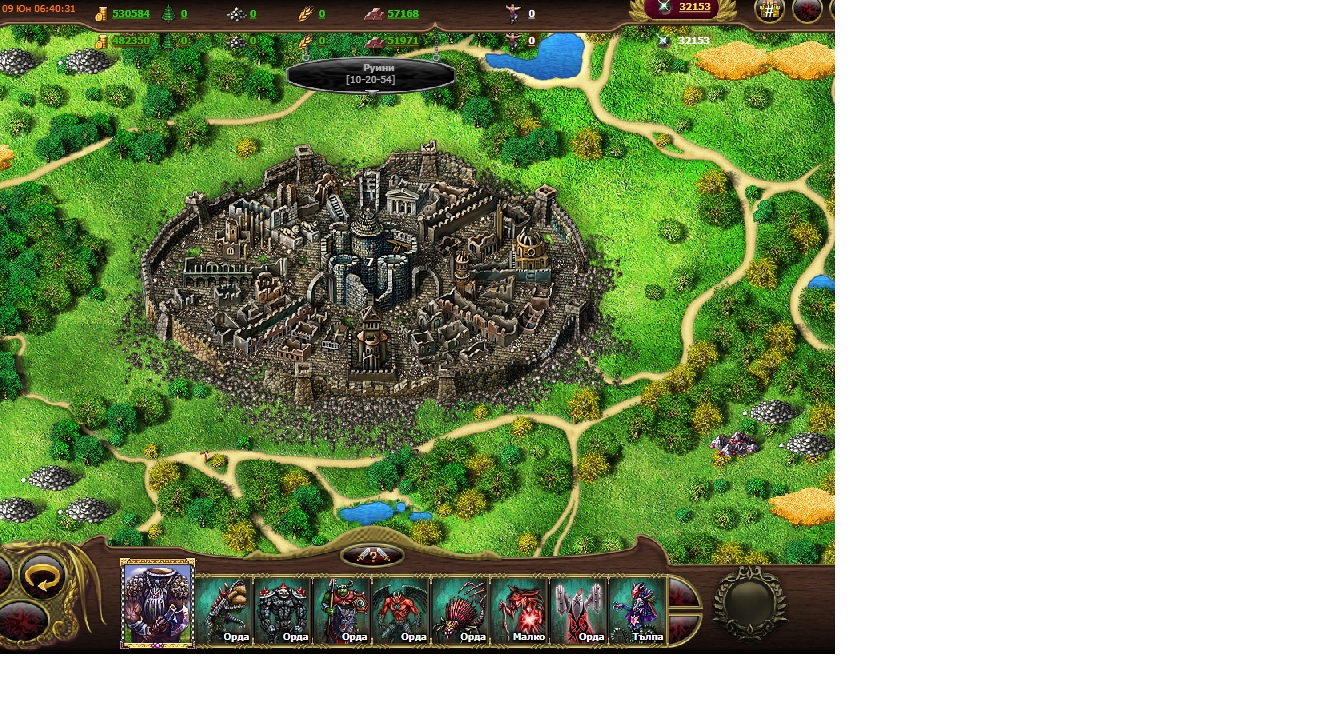Select the dark stone golem unit

coord(282,609)
